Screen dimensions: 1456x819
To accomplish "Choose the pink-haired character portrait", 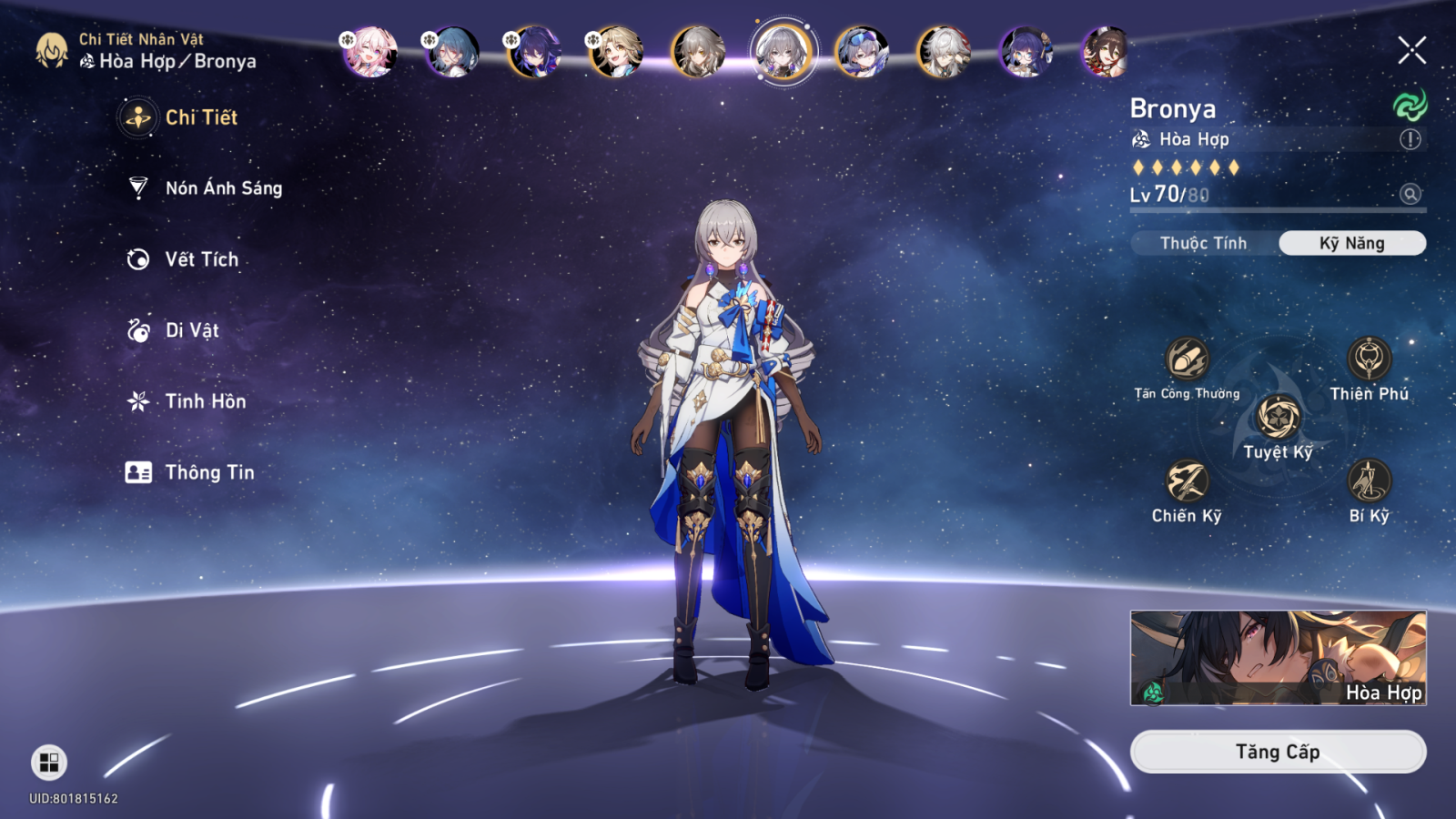I will pyautogui.click(x=370, y=52).
